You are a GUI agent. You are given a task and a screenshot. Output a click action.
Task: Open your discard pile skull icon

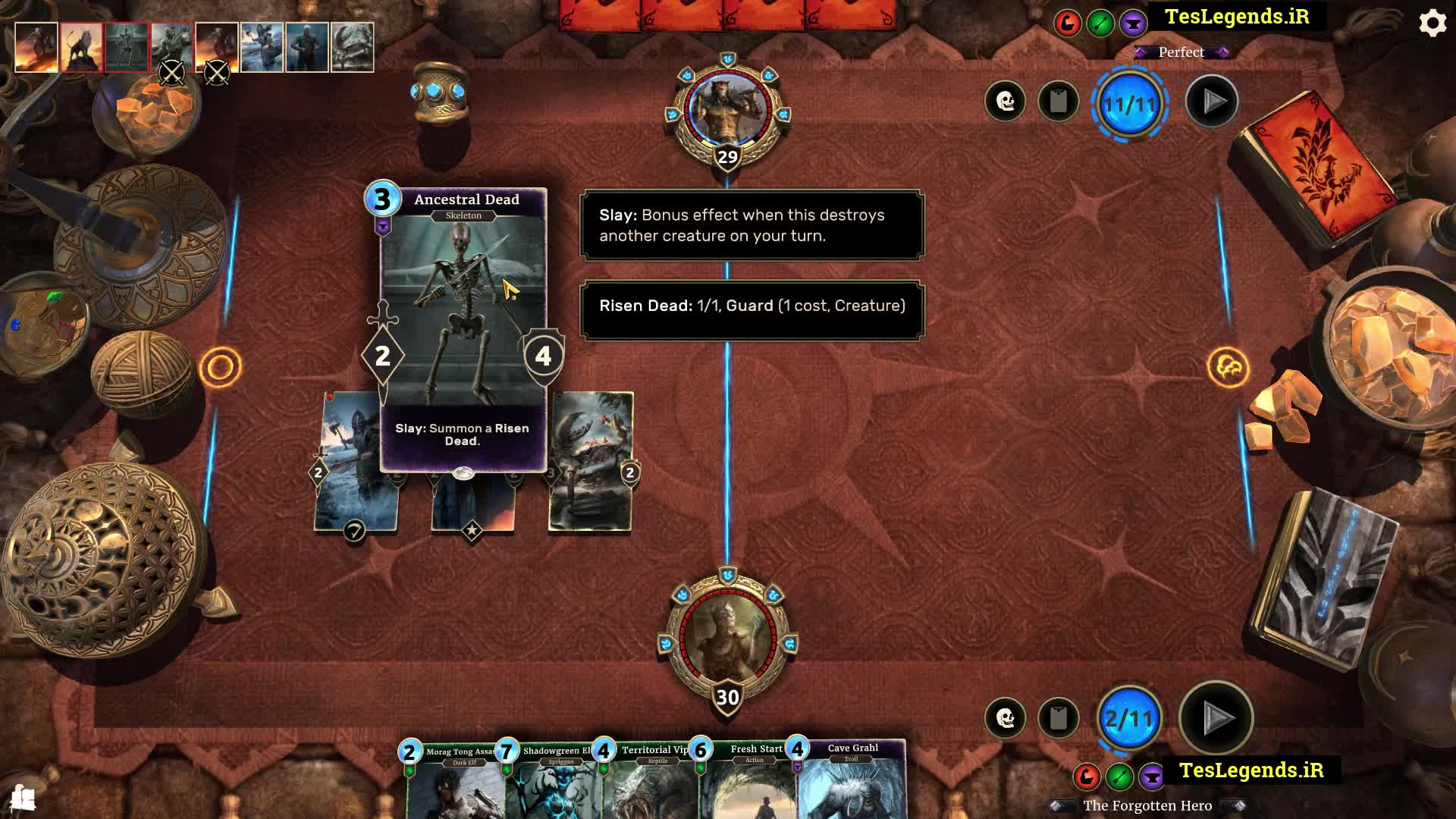1006,717
